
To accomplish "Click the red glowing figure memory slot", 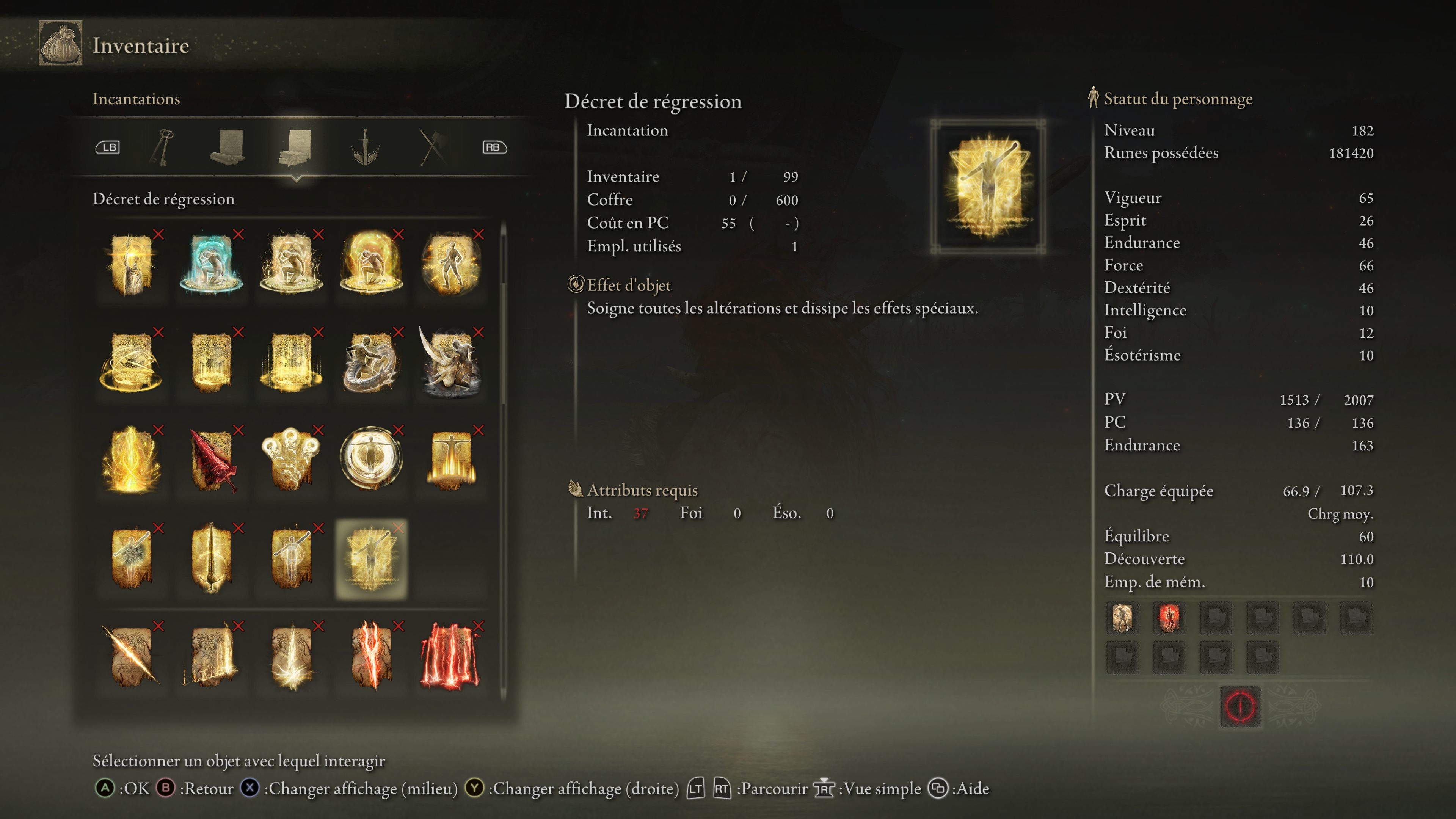I will point(1168,617).
